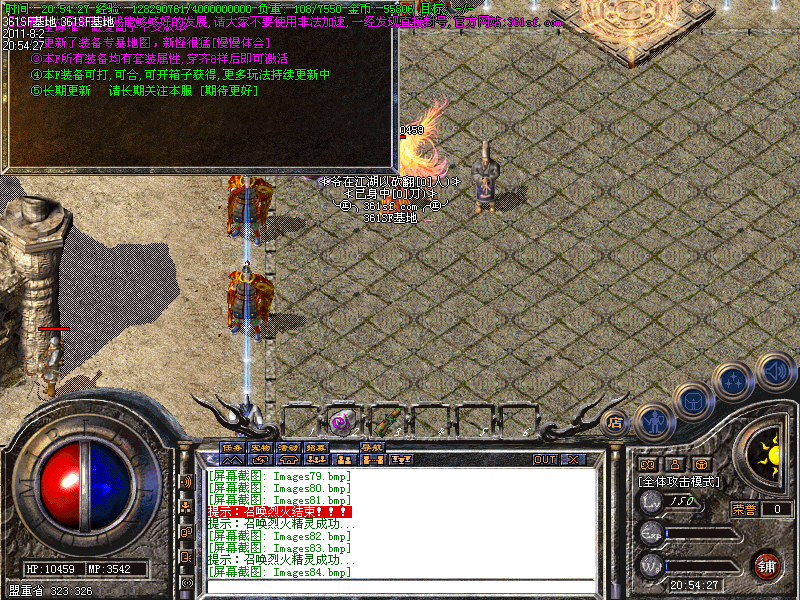Click the X exit button beside OUT
Viewport: 800px width, 600px height.
[573, 459]
